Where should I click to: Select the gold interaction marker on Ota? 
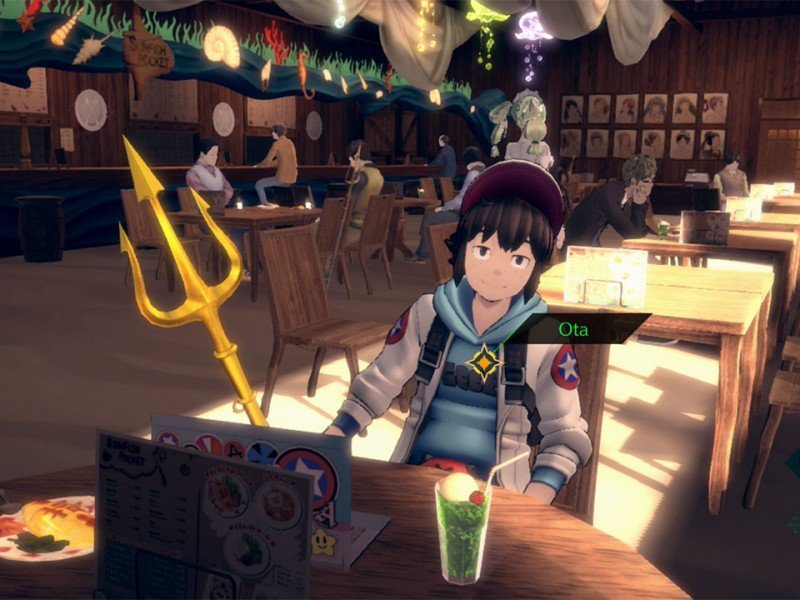click(x=485, y=362)
